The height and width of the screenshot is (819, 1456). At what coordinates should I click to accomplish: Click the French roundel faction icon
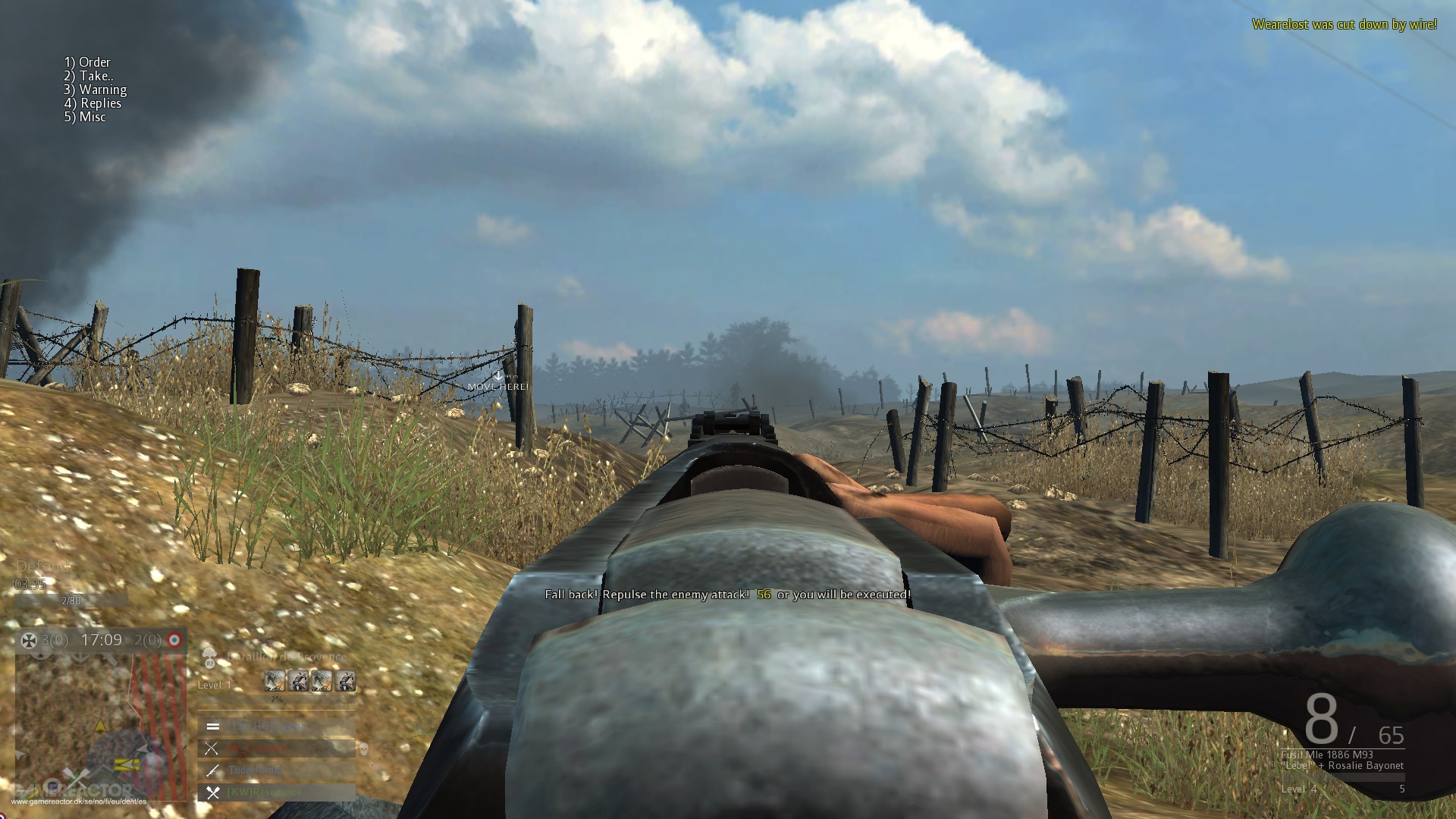click(x=174, y=640)
